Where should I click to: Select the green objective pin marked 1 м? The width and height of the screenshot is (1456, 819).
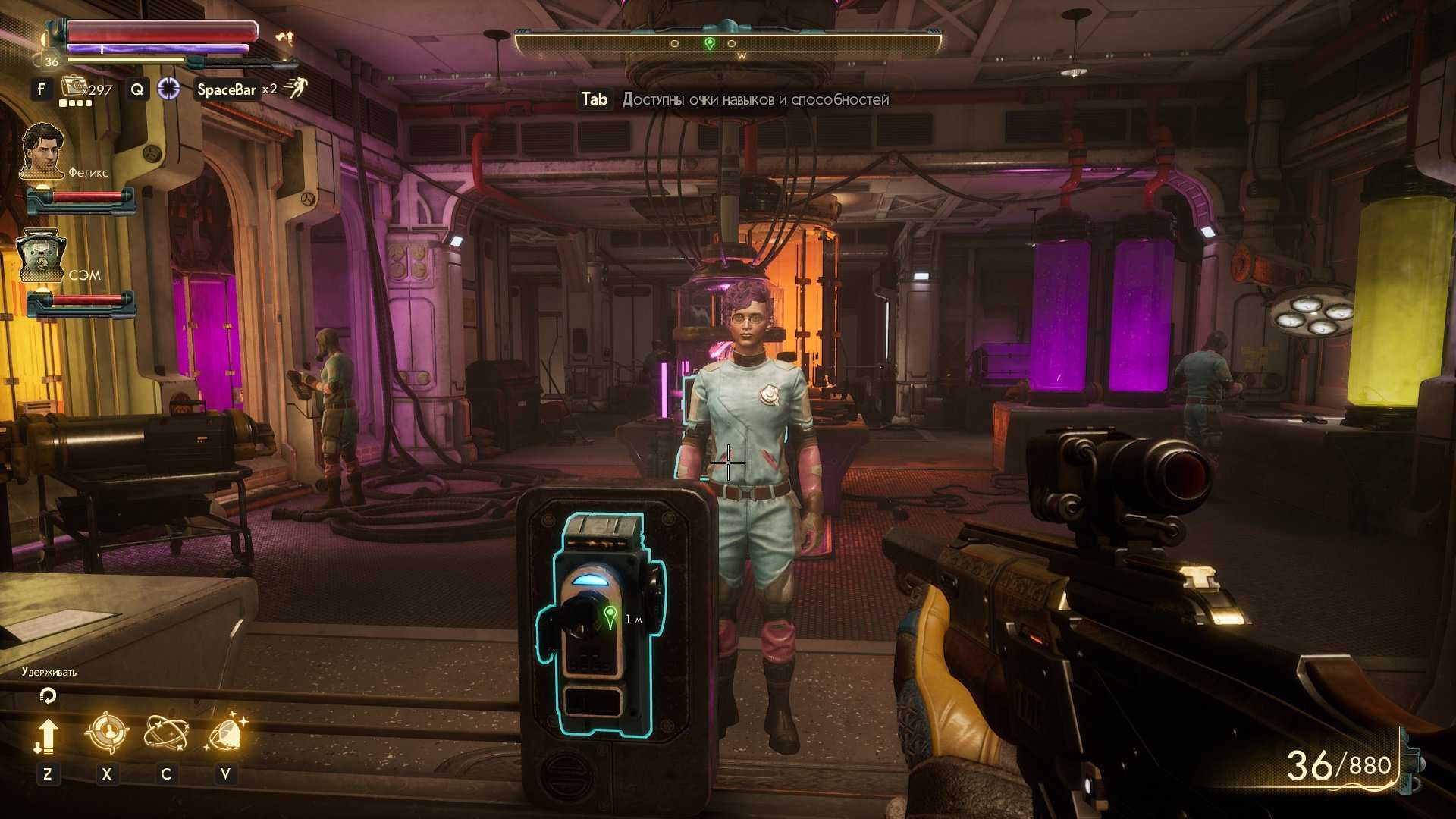(x=610, y=617)
